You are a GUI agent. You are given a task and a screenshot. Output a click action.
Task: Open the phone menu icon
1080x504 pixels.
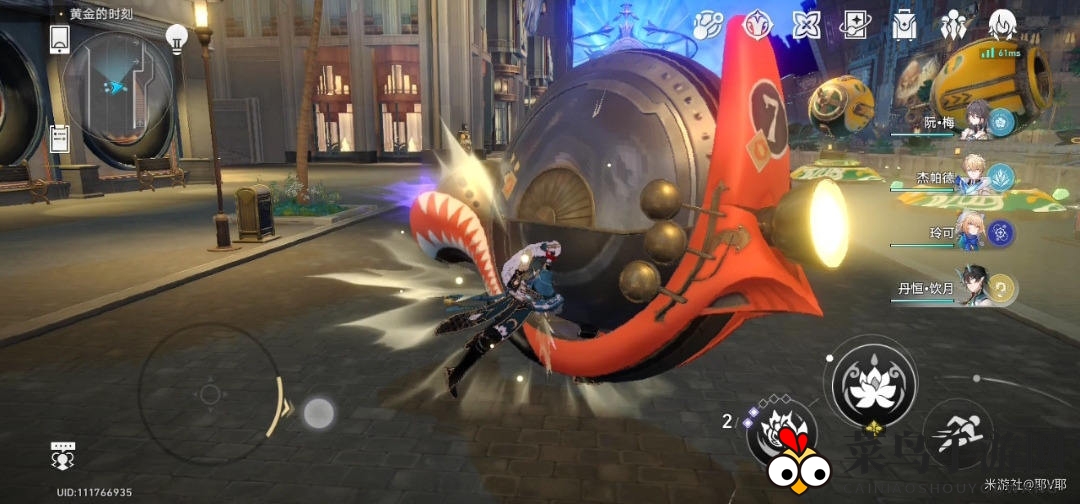pos(59,39)
